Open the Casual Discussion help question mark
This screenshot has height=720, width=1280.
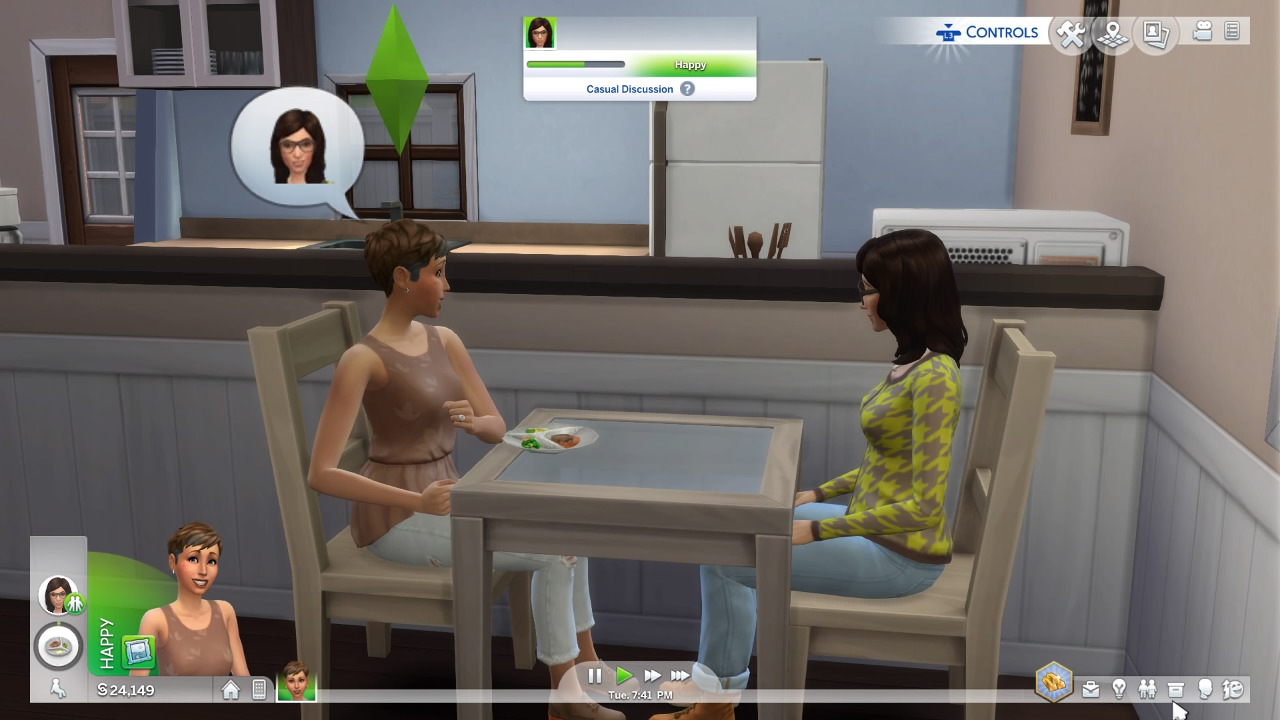687,89
